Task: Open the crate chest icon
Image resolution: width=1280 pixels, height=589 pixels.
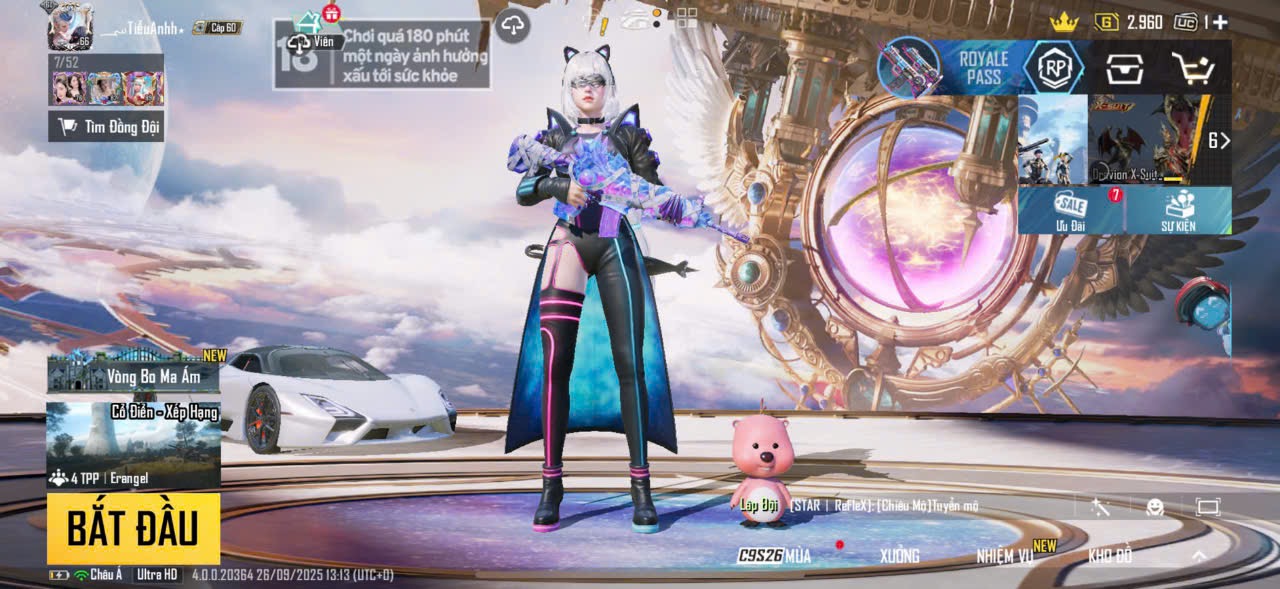Action: click(x=1124, y=68)
